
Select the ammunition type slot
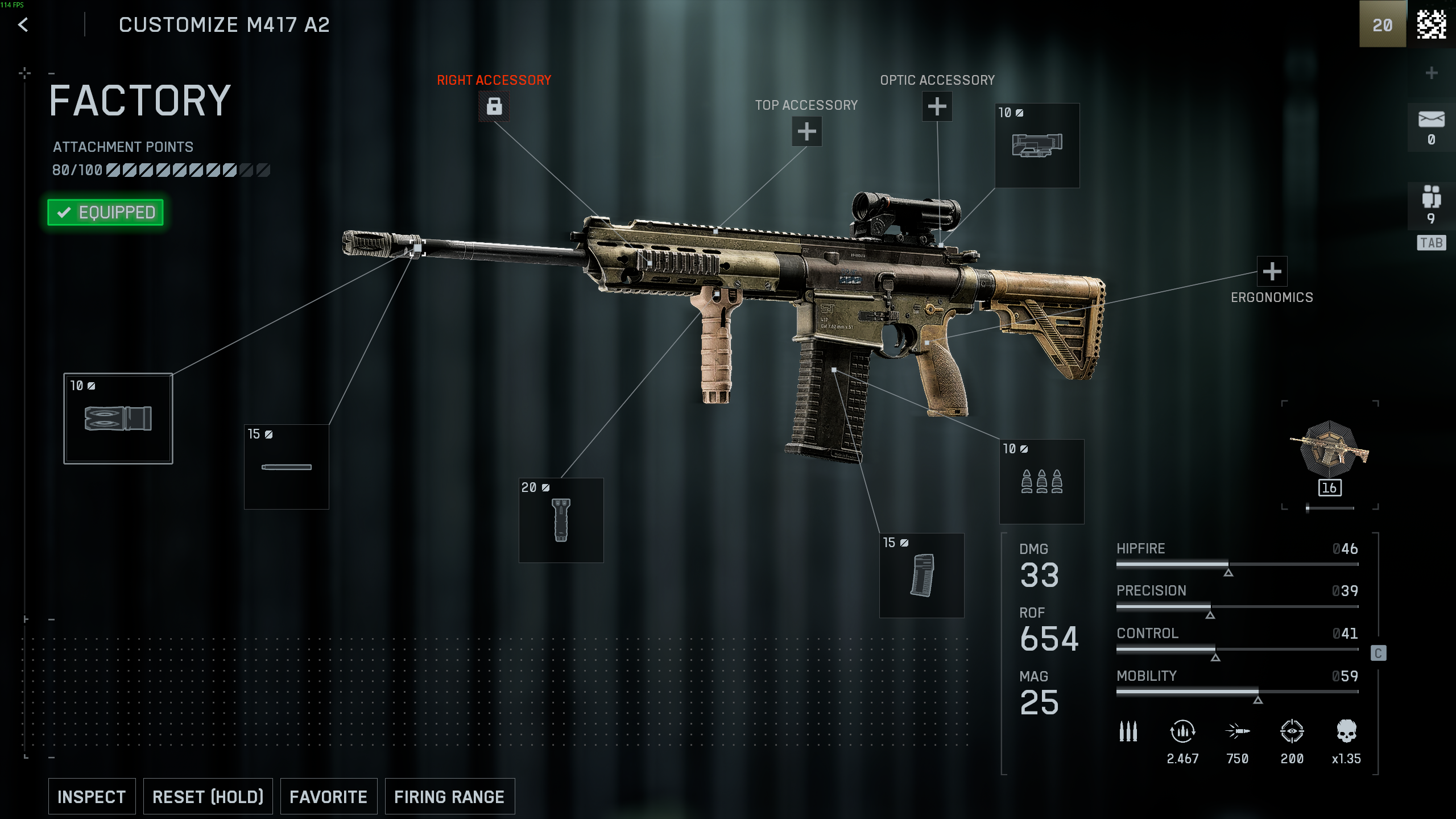pyautogui.click(x=1041, y=482)
